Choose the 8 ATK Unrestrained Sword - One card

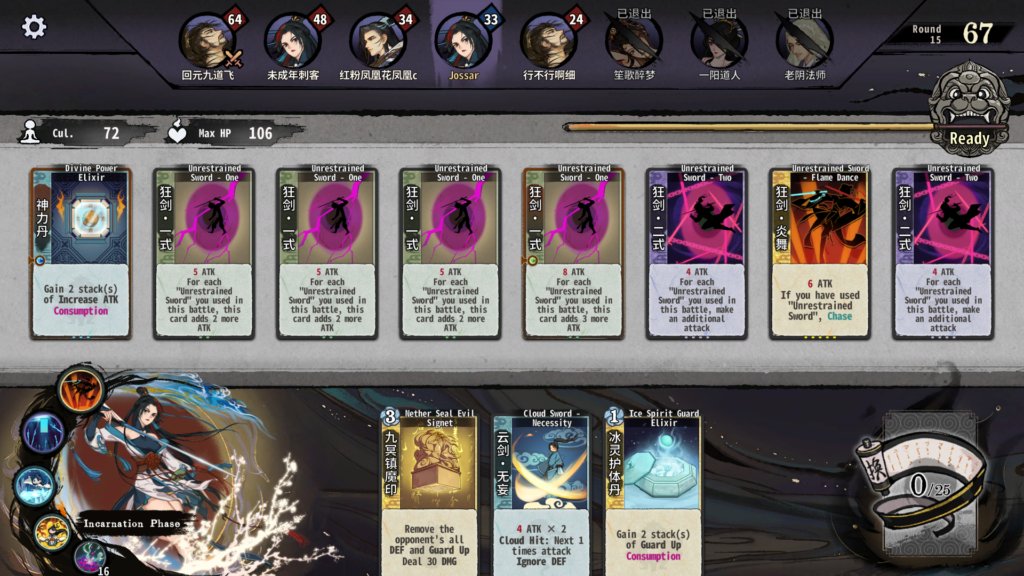point(573,253)
